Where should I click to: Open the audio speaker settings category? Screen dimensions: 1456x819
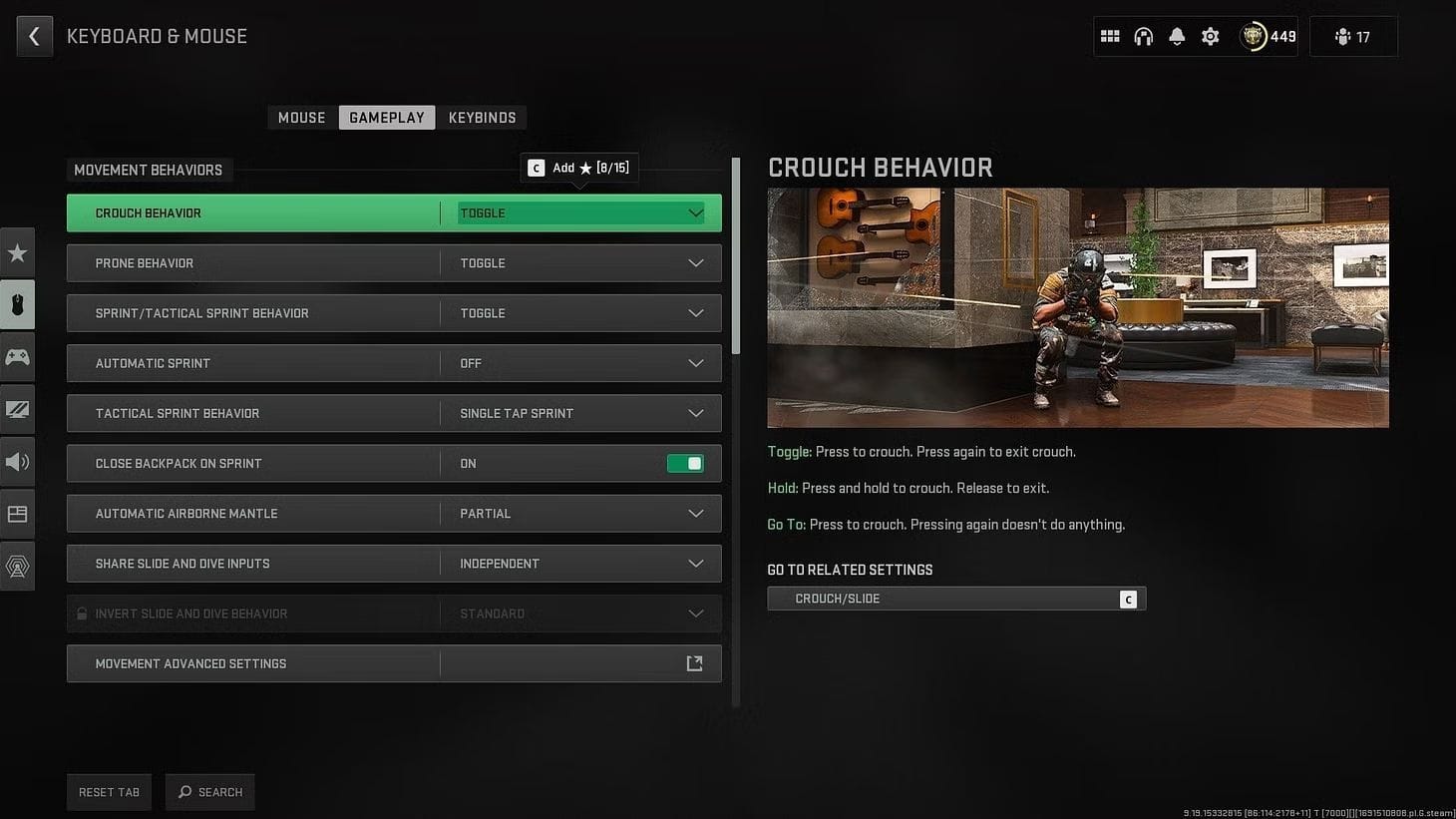[17, 462]
